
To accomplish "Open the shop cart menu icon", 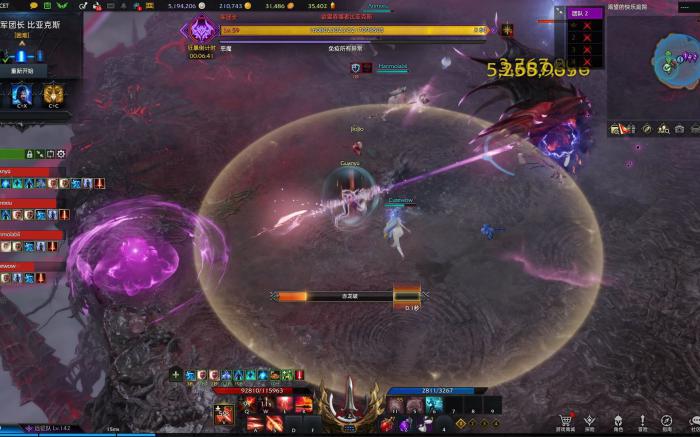I will [565, 421].
